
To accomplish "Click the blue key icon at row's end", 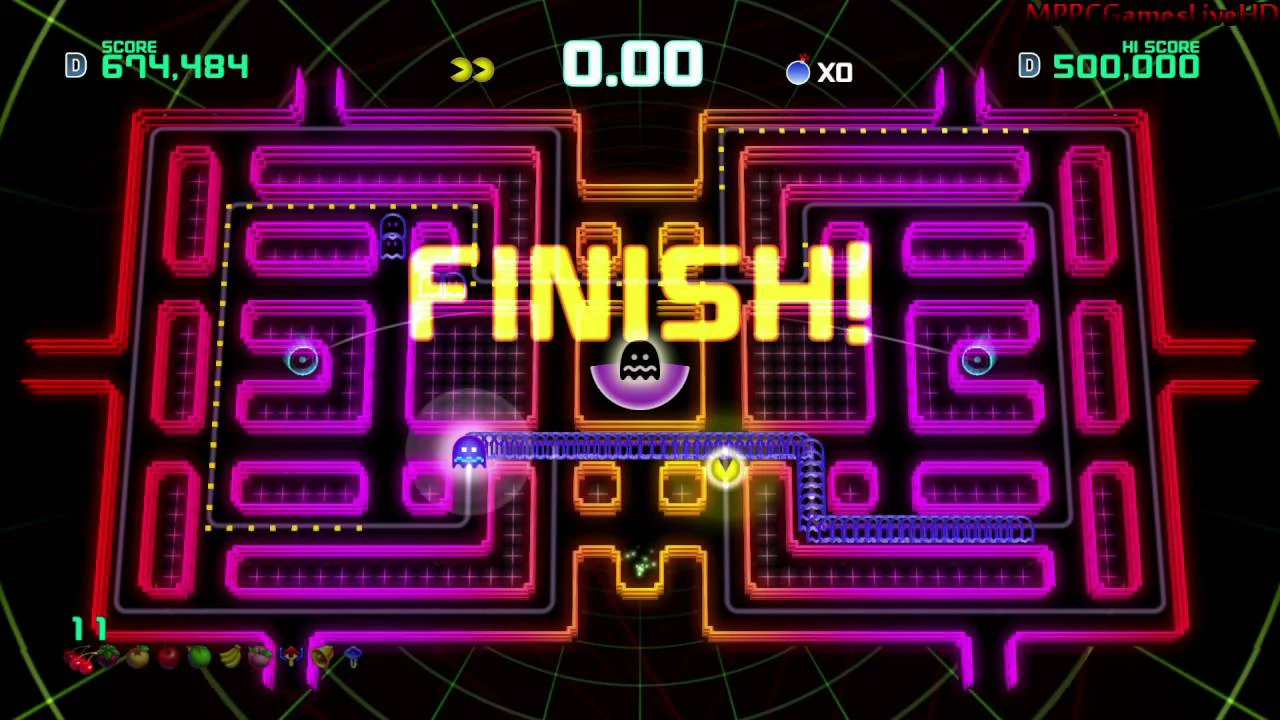I will click(353, 657).
